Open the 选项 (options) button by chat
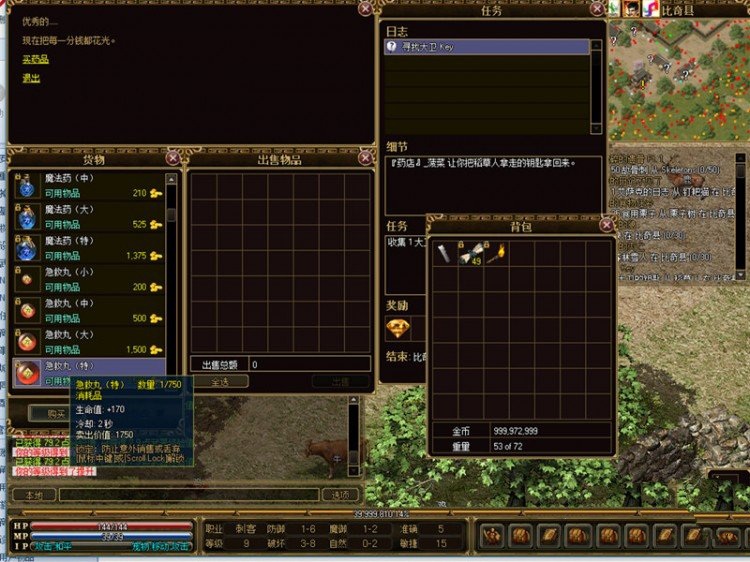 coord(340,495)
